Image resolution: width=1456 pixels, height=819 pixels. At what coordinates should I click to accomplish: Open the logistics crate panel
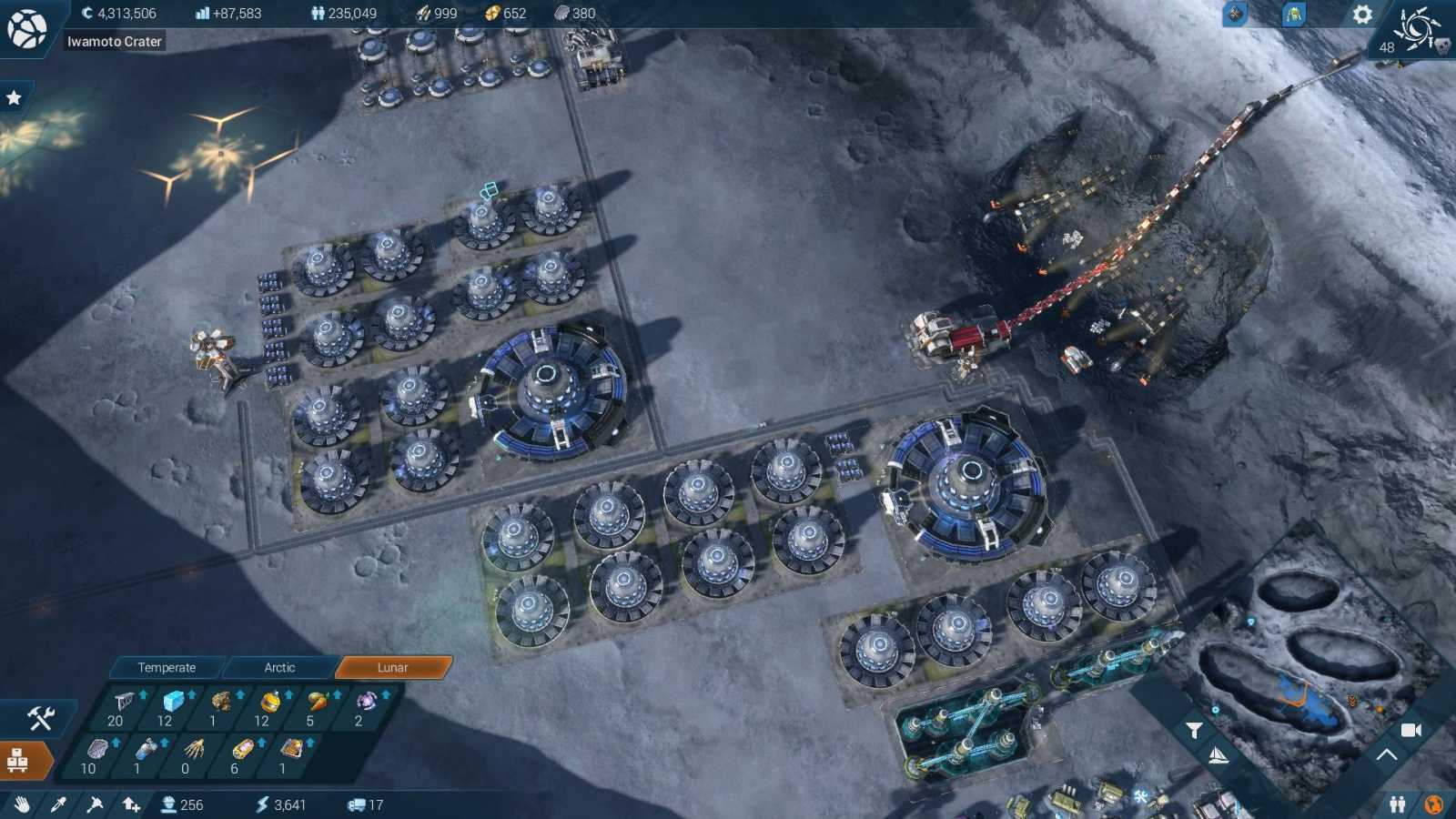click(20, 761)
